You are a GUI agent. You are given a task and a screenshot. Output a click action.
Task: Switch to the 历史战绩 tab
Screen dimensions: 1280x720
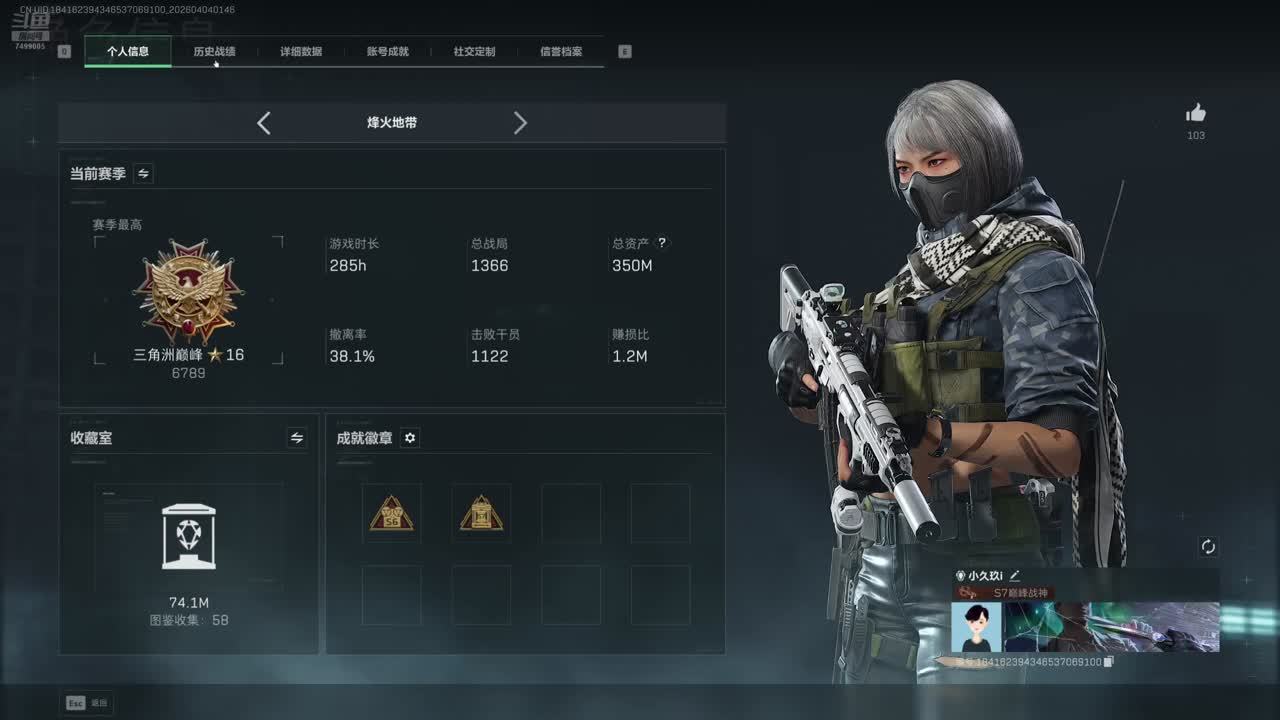coord(214,51)
